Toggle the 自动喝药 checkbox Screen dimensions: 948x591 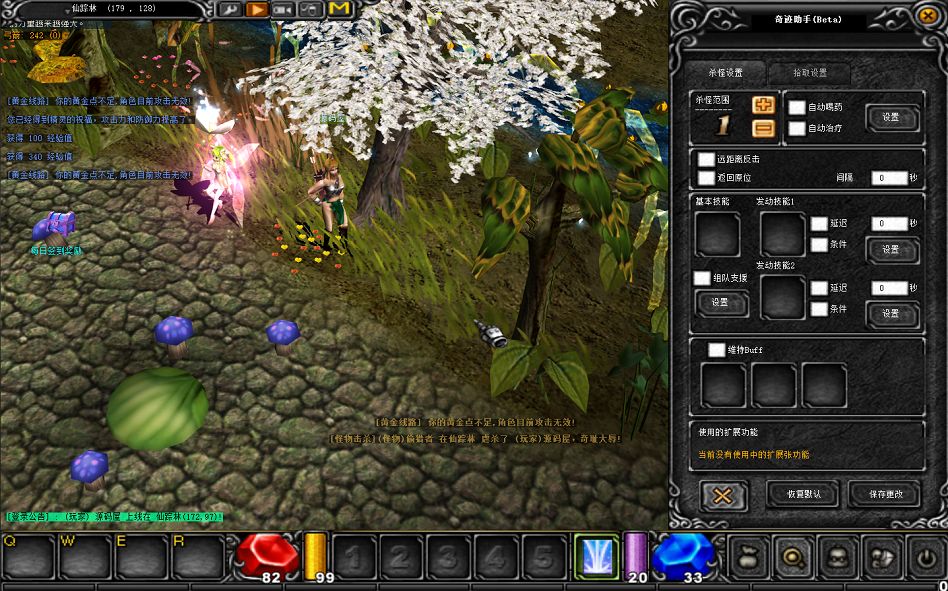pyautogui.click(x=797, y=107)
